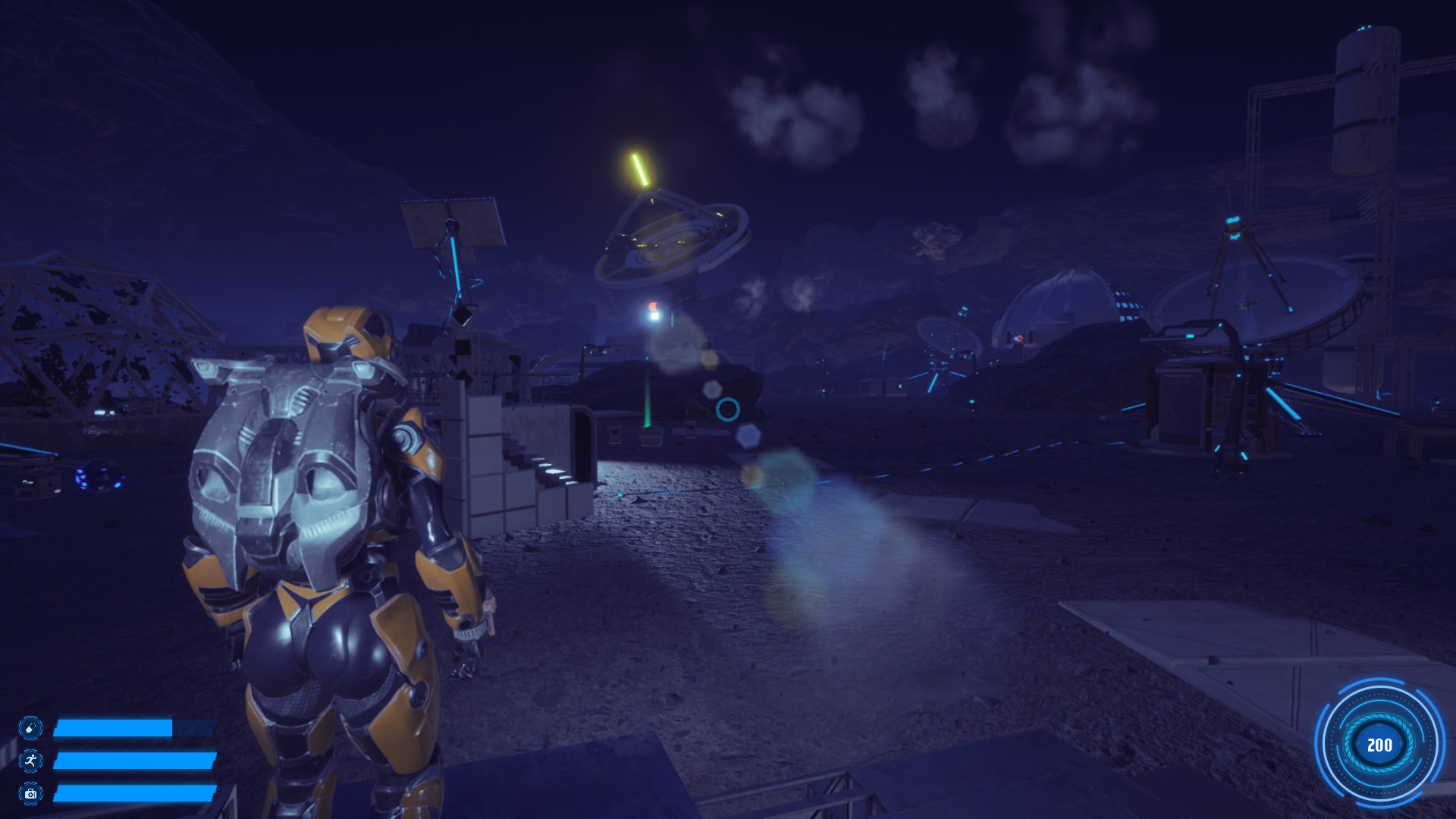Click the medkit case status icon
This screenshot has height=819, width=1456.
pyautogui.click(x=30, y=793)
